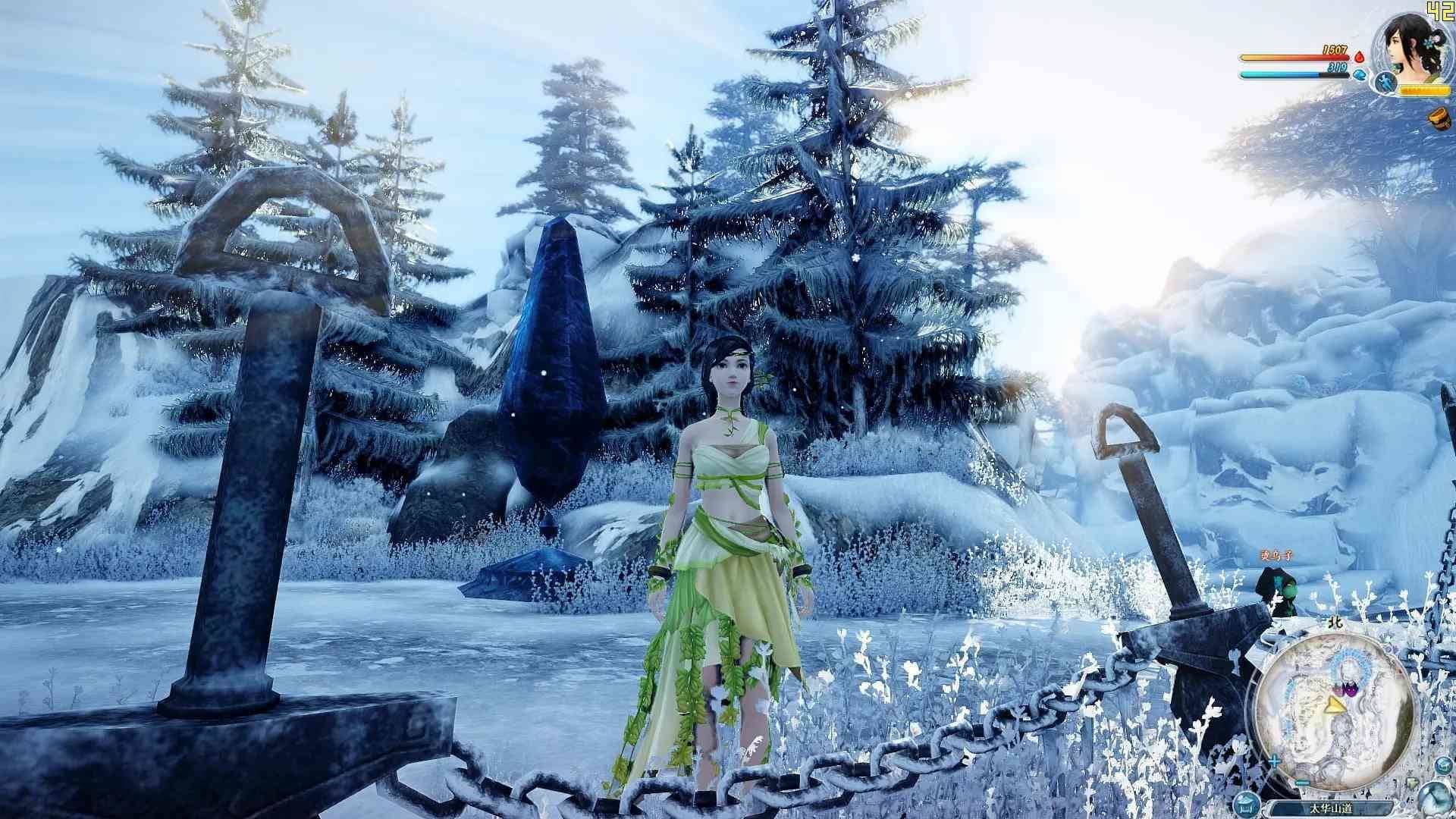Zoom out the minimap with minus button

1303,782
